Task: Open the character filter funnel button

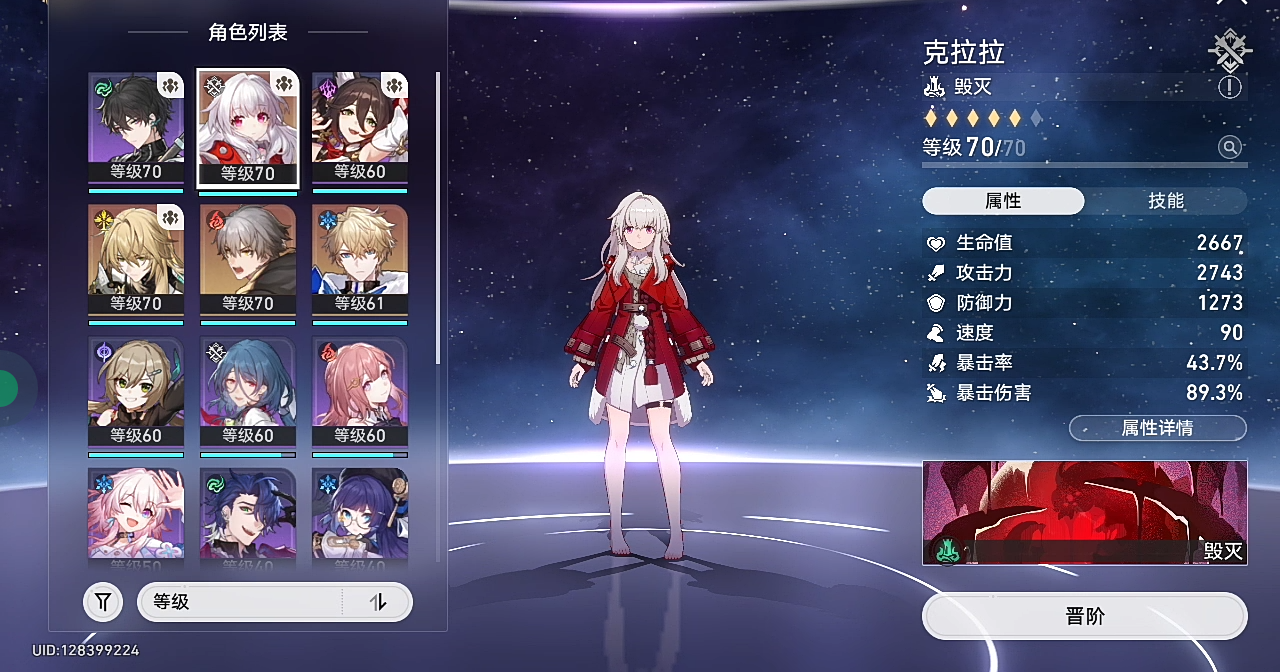Action: click(x=103, y=602)
